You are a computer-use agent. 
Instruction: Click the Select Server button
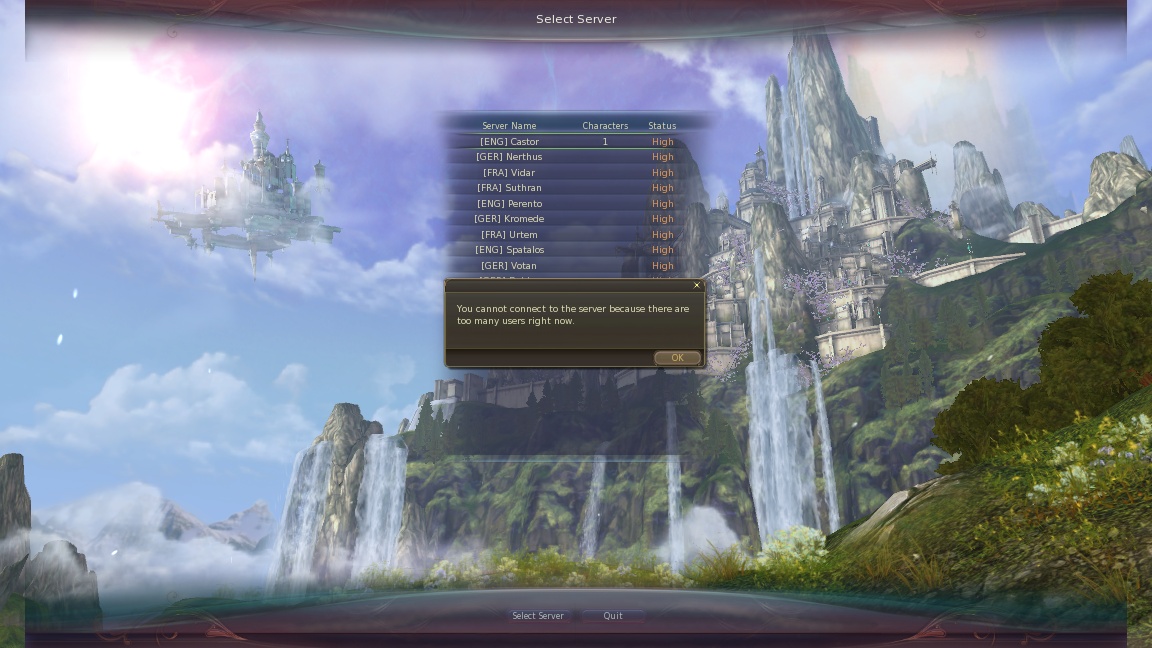point(538,616)
